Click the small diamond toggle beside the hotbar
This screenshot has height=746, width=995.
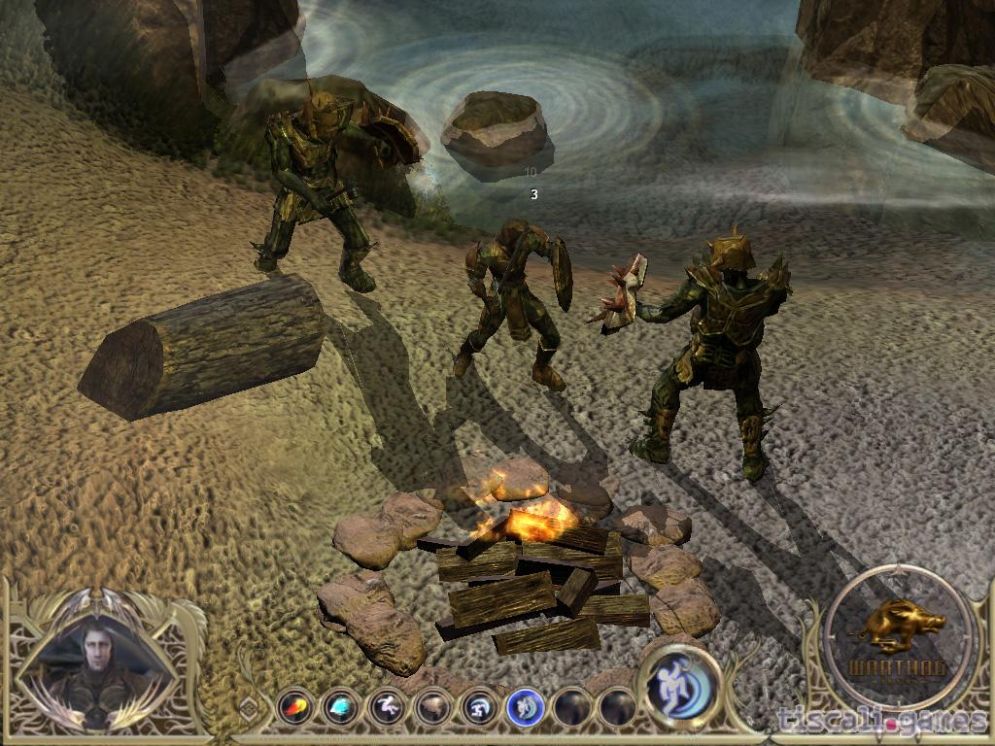(250, 707)
